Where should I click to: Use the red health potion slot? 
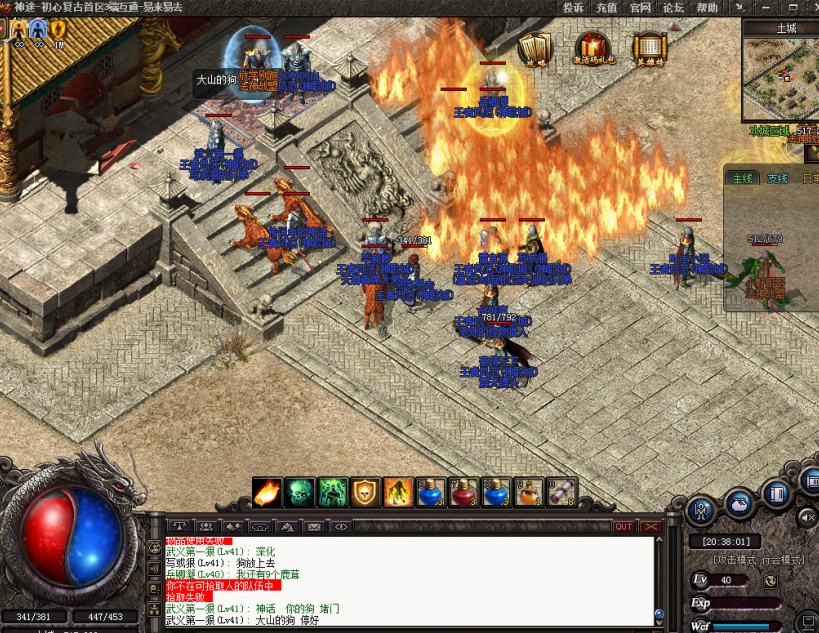(x=464, y=492)
